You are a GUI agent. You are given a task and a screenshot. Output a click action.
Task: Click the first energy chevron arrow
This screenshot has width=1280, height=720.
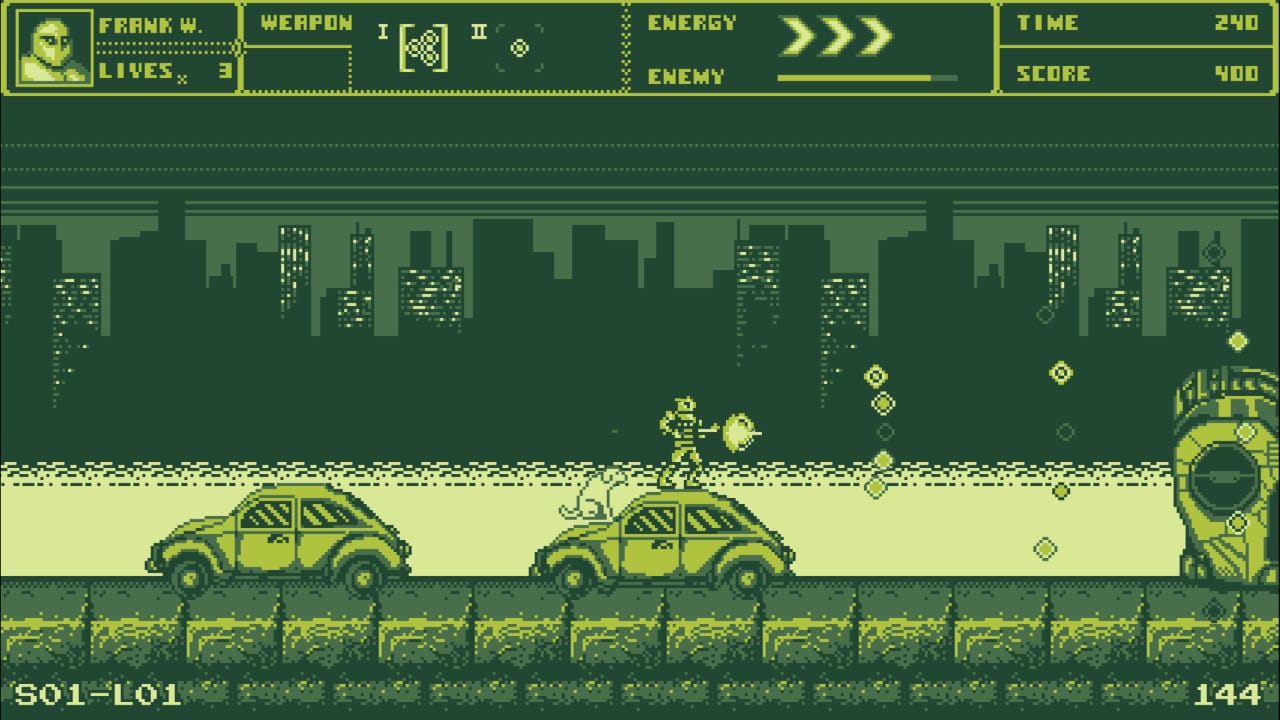click(x=798, y=33)
